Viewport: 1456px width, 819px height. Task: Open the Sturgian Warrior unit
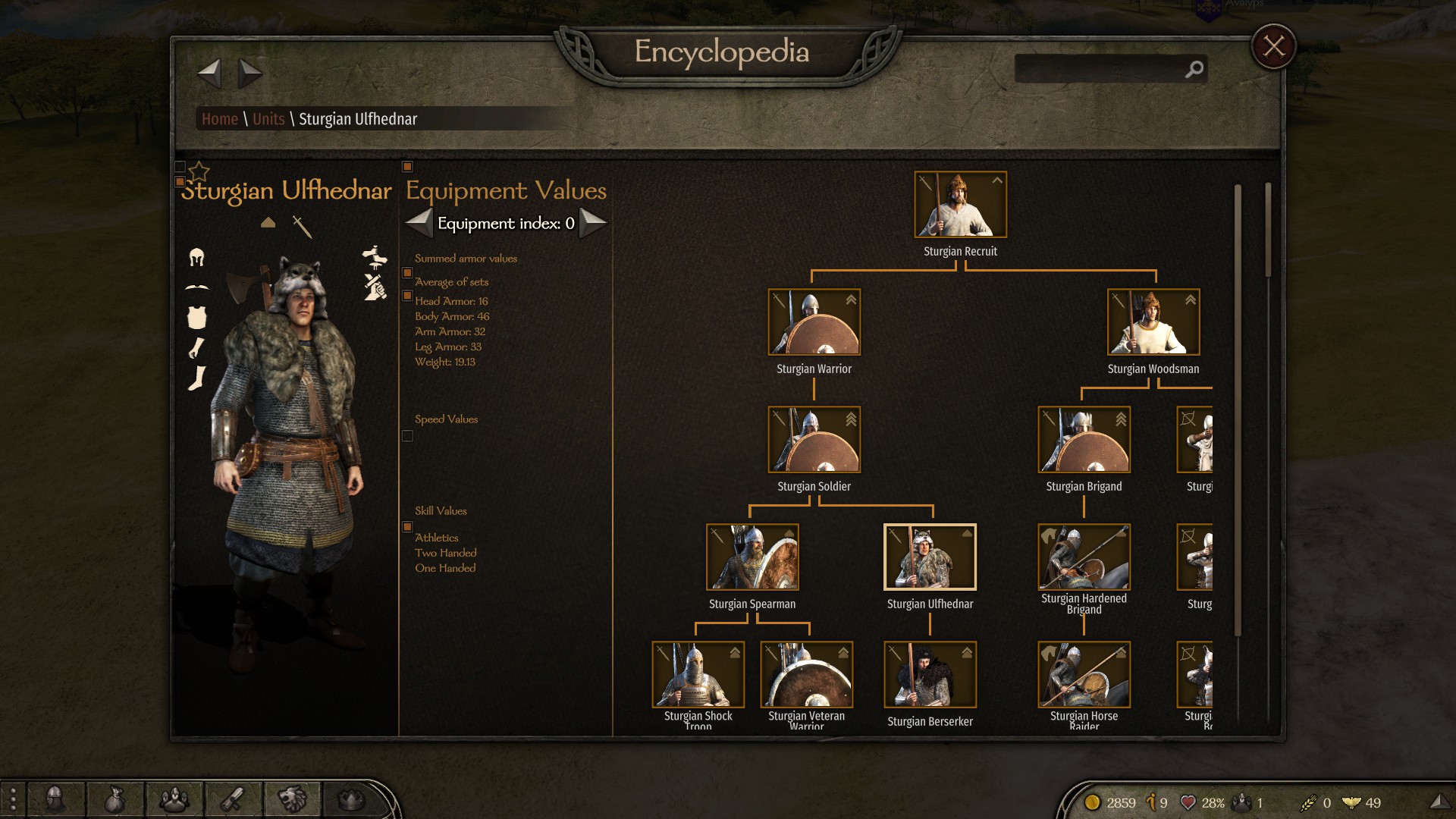814,322
